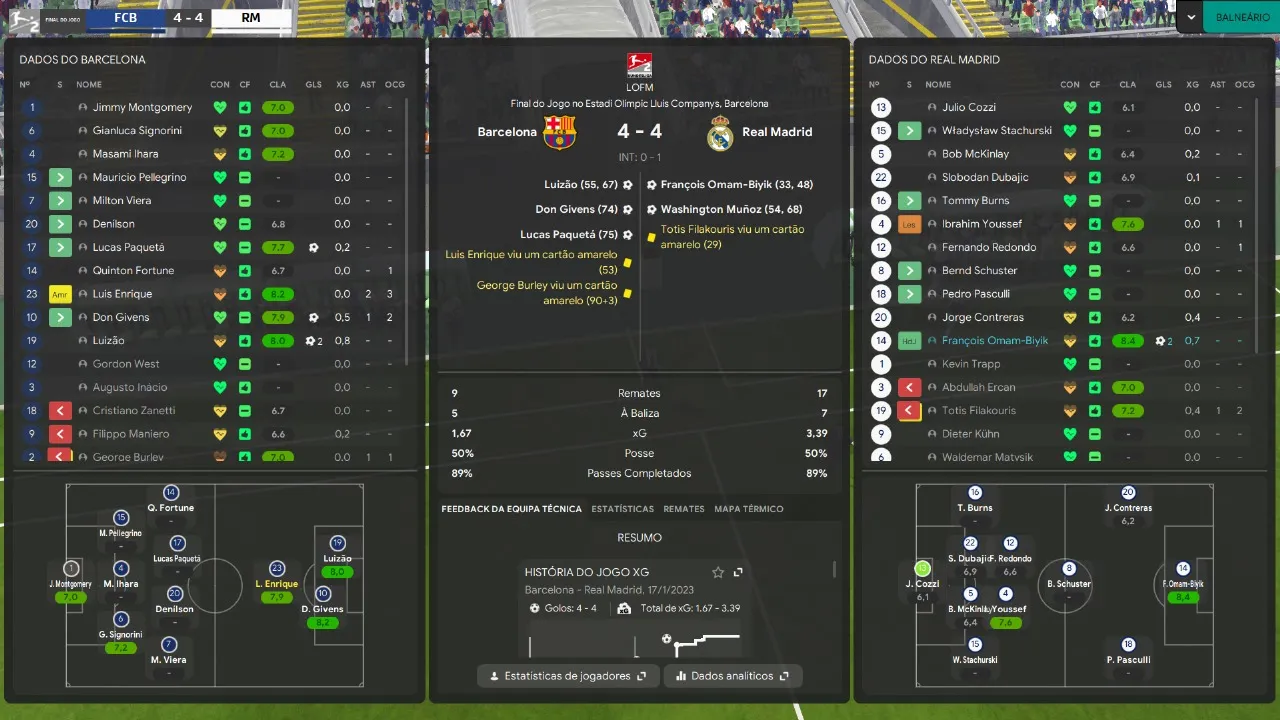Expand the História do Jogo xG card

pos(738,572)
